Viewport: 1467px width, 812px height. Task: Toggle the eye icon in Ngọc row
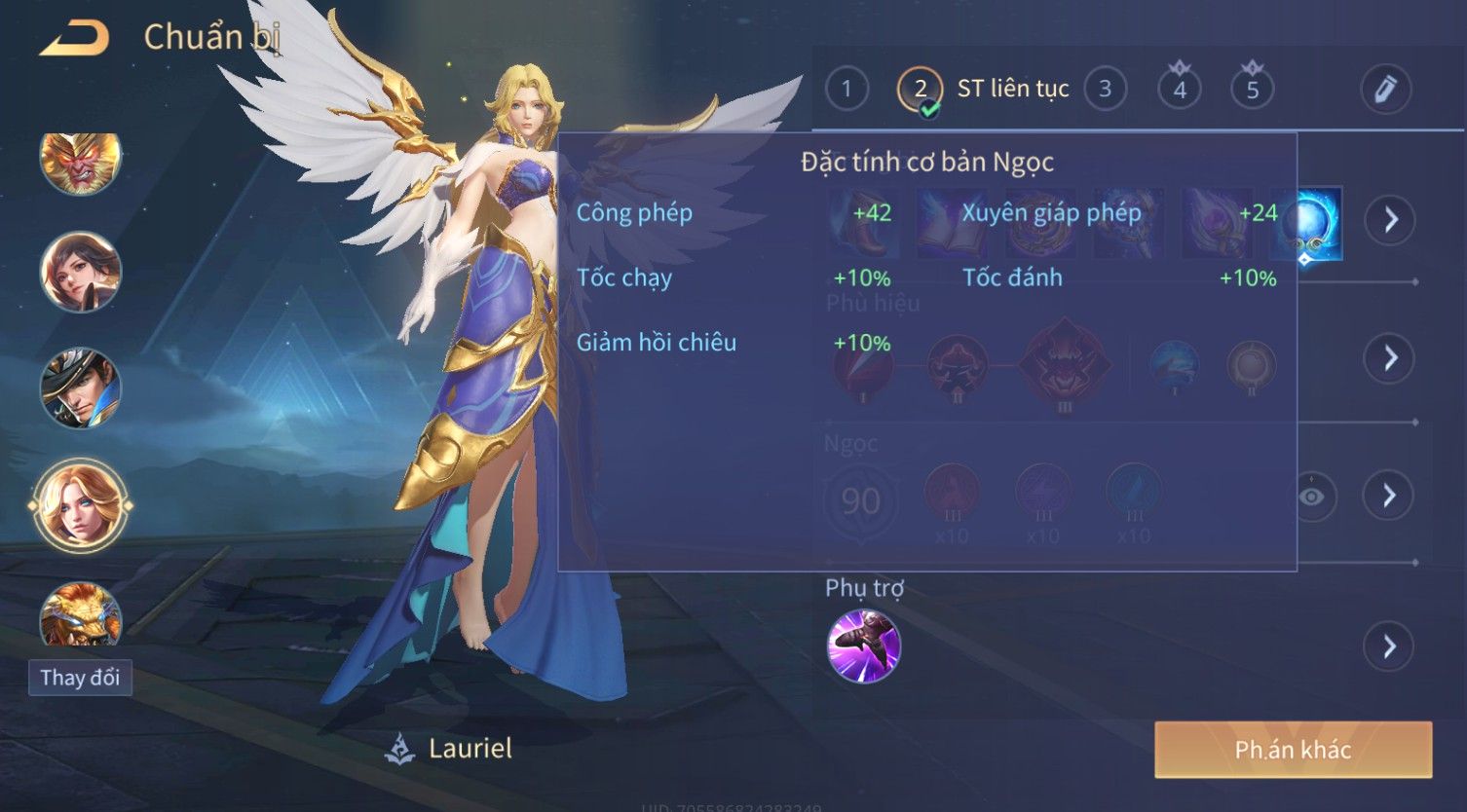pyautogui.click(x=1312, y=497)
